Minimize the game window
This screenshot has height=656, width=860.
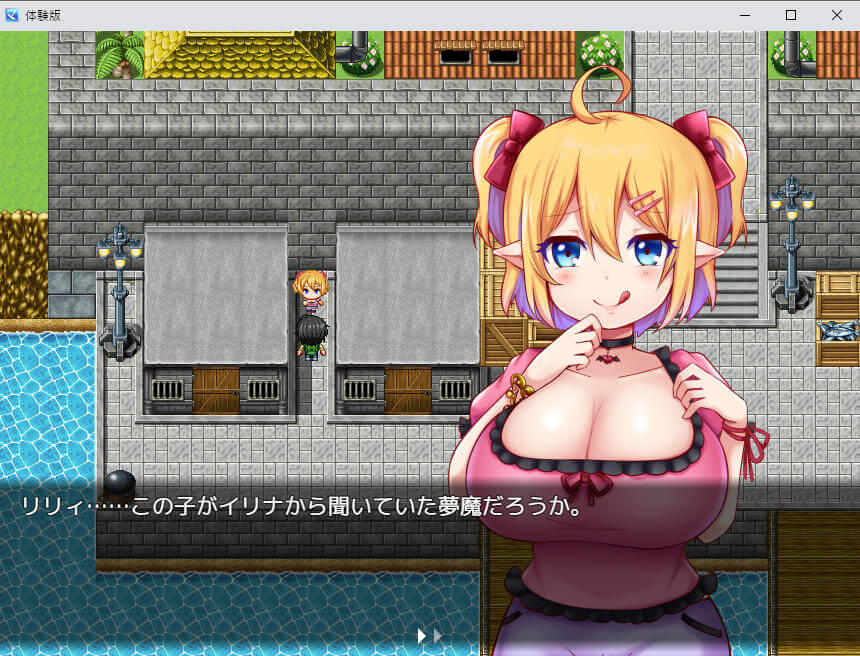click(x=744, y=15)
